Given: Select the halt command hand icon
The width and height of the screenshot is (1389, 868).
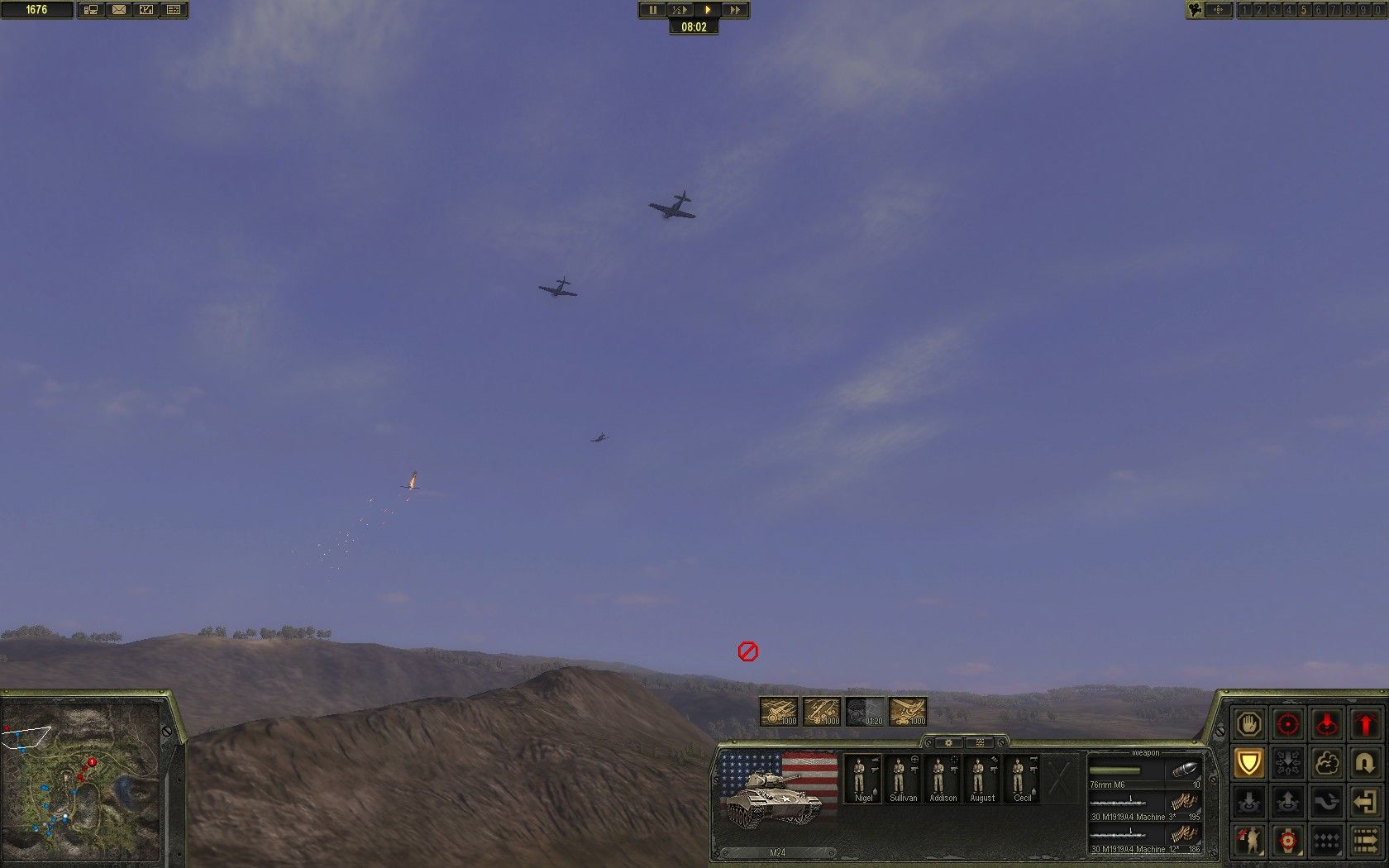Looking at the screenshot, I should [x=1248, y=724].
